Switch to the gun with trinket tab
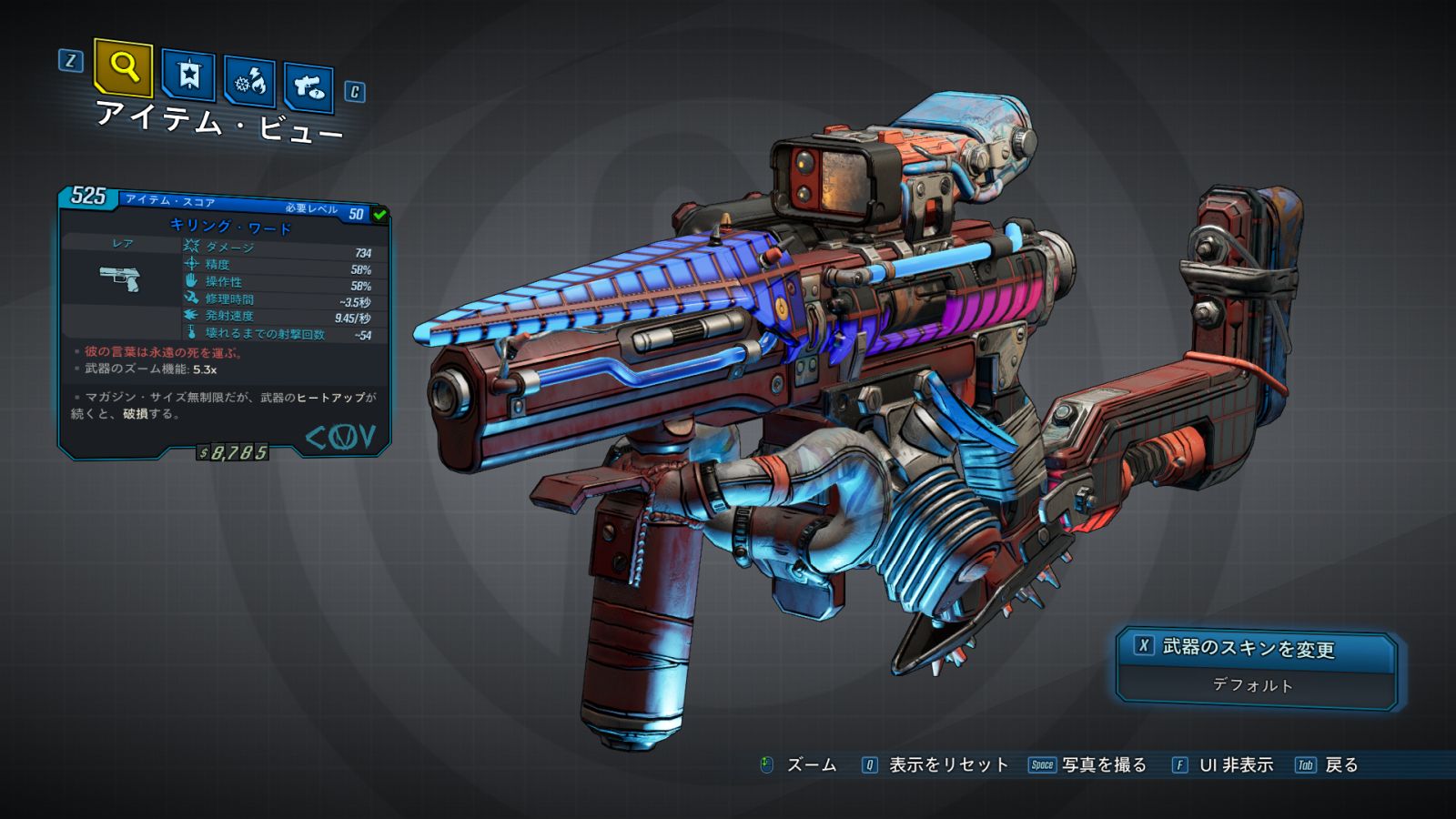The image size is (1456, 819). pos(308,87)
